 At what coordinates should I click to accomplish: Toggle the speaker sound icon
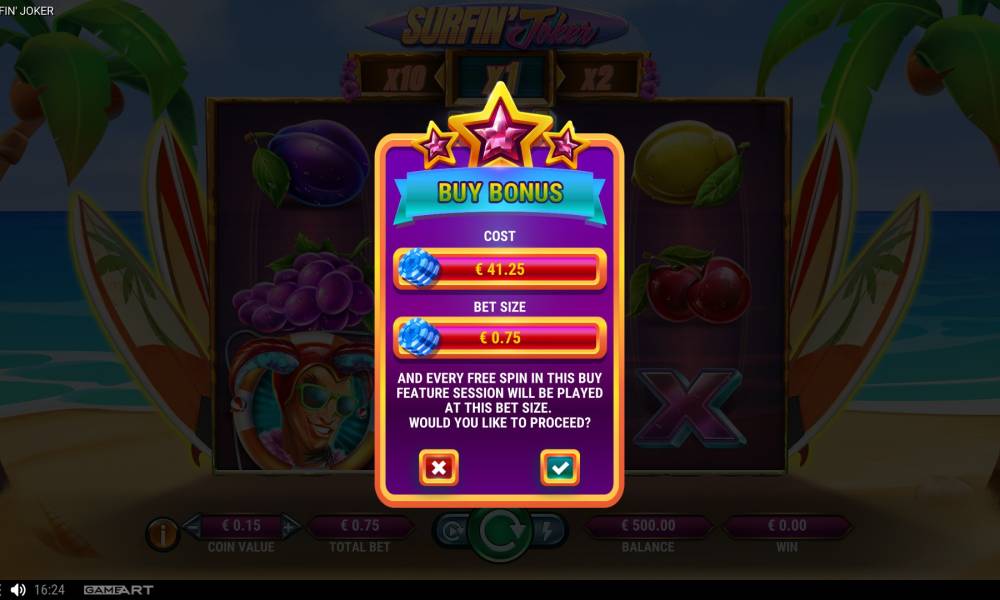pos(18,590)
